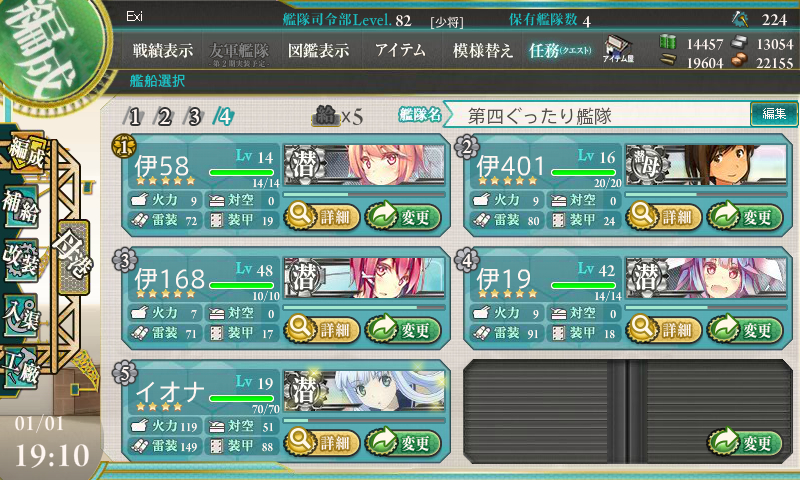801x482 pixels.
Task: Open the 任務 quest menu
Action: click(560, 51)
